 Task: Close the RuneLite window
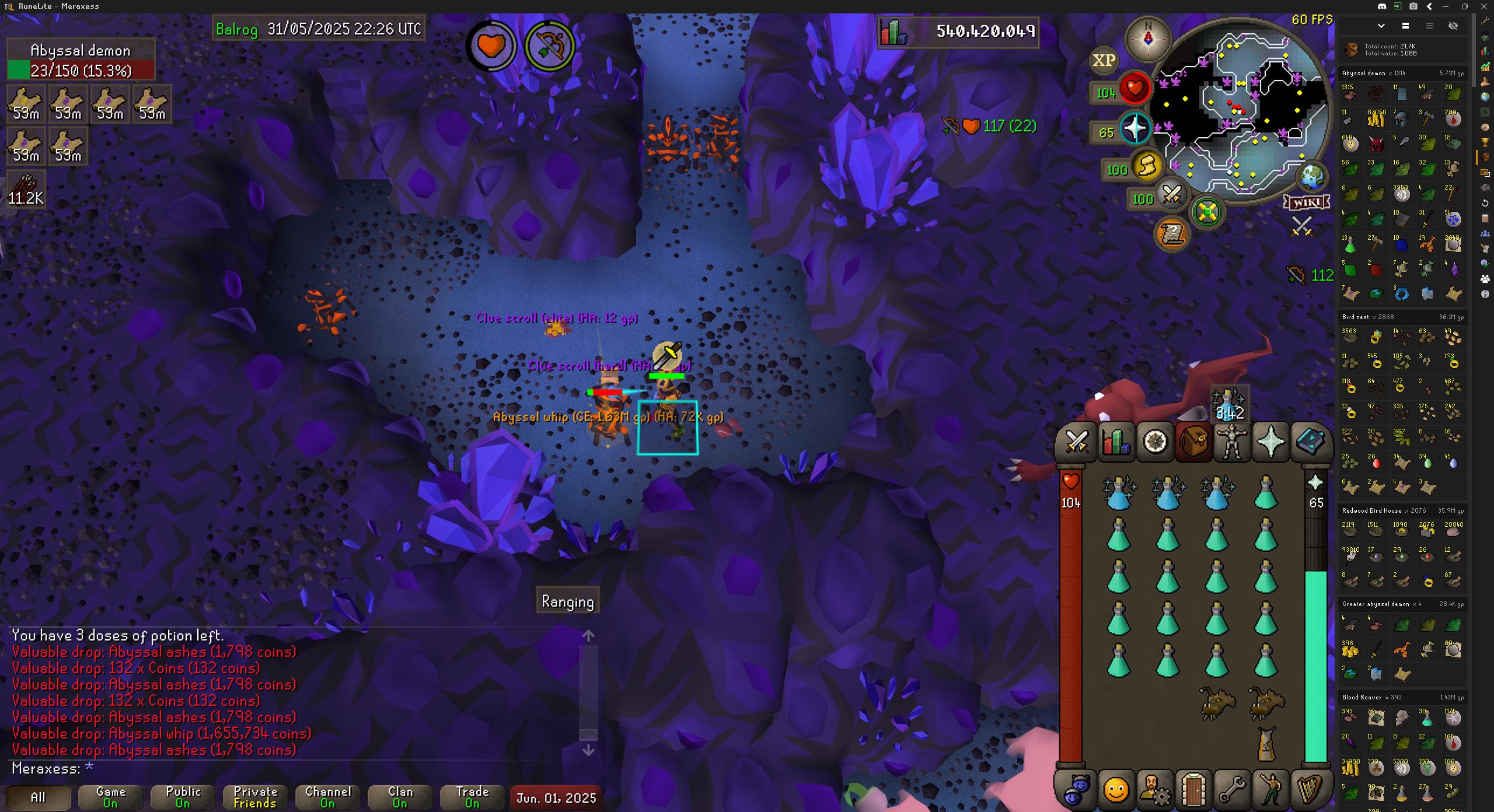coord(1483,6)
